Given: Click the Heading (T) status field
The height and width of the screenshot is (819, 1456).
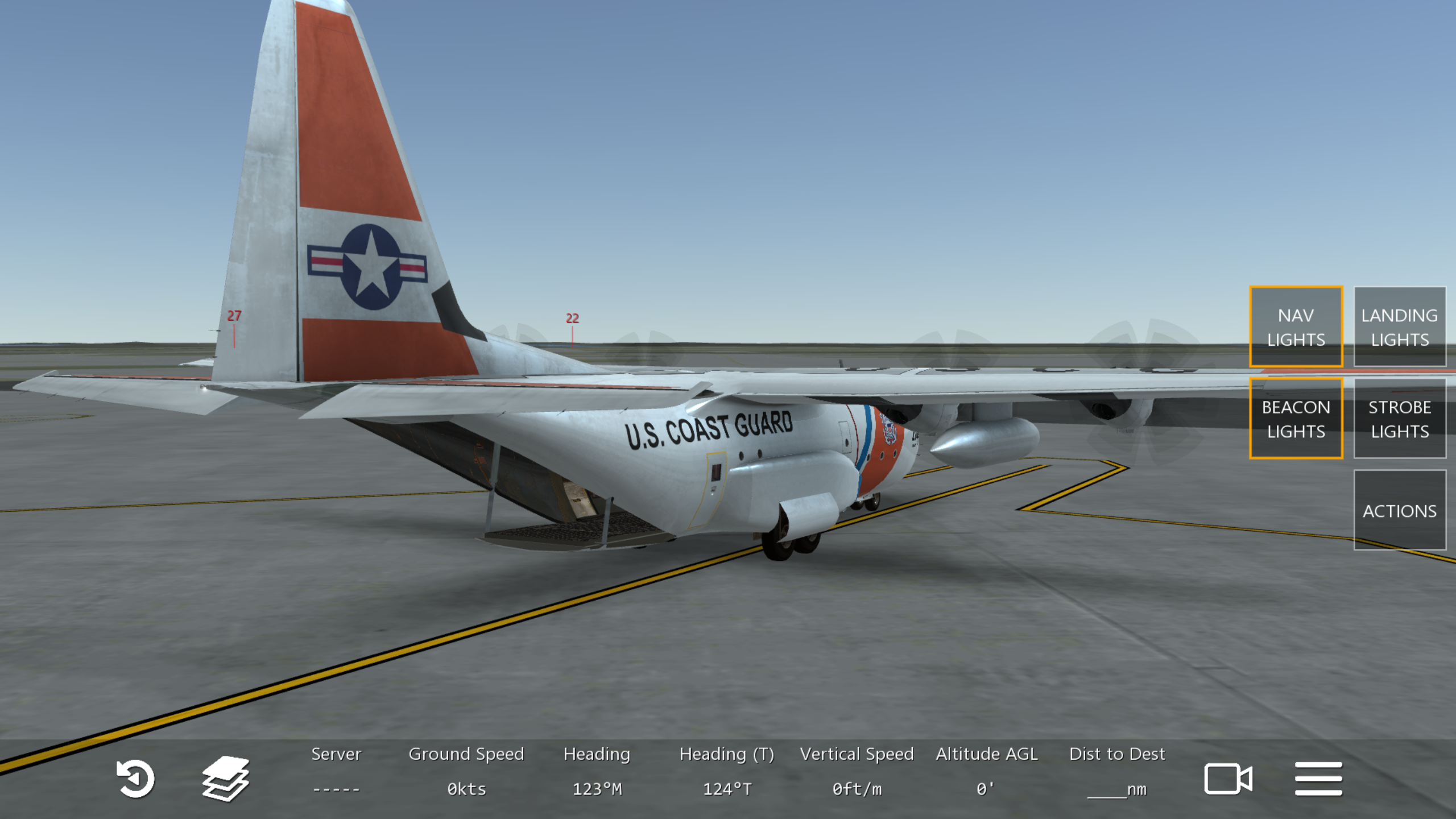Looking at the screenshot, I should click(726, 771).
